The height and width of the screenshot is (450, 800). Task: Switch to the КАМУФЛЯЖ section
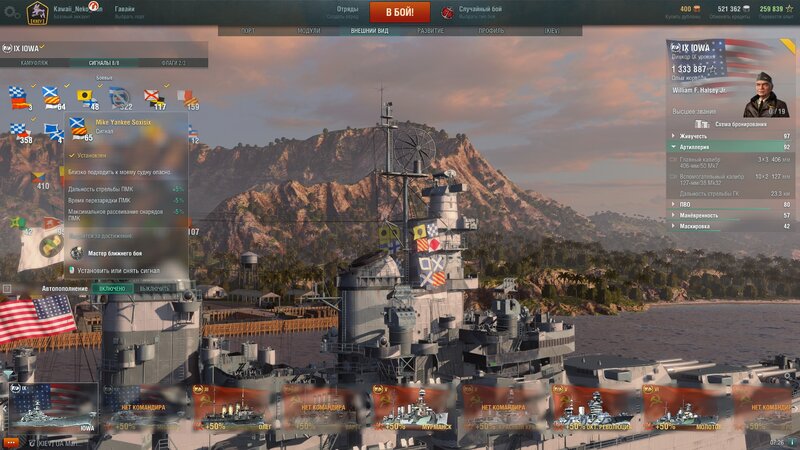(x=34, y=63)
